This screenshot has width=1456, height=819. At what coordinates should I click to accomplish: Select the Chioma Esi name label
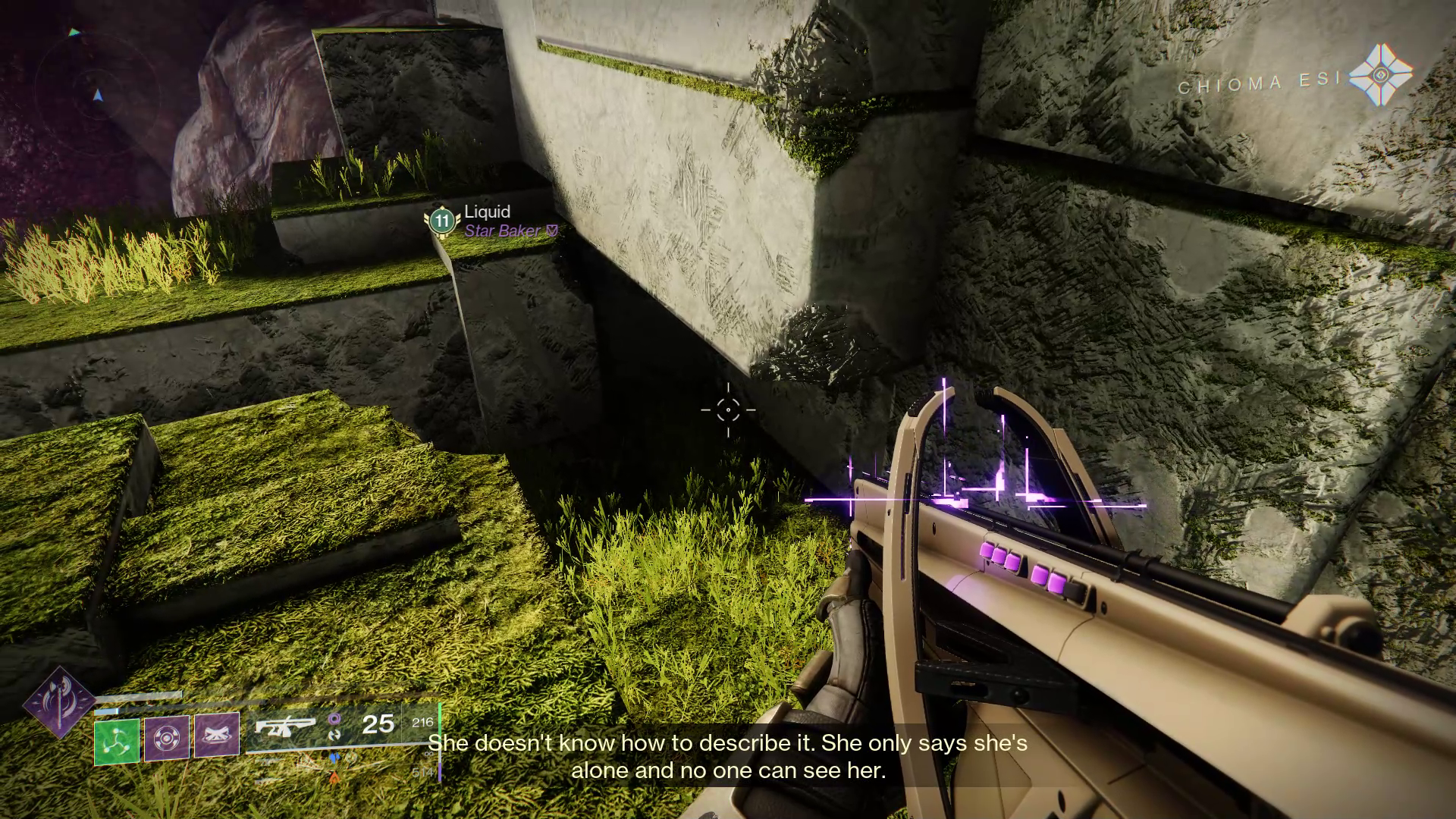point(1260,83)
